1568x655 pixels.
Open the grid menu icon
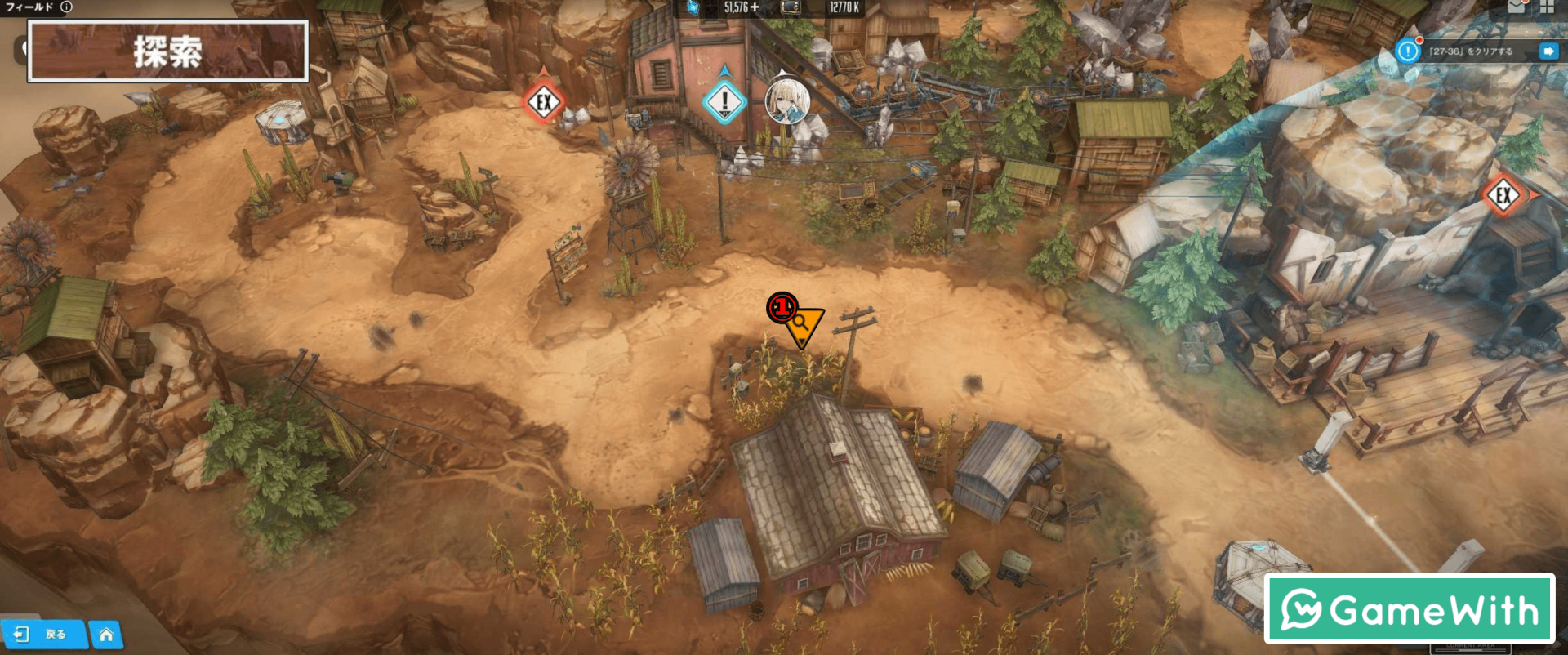[1547, 7]
